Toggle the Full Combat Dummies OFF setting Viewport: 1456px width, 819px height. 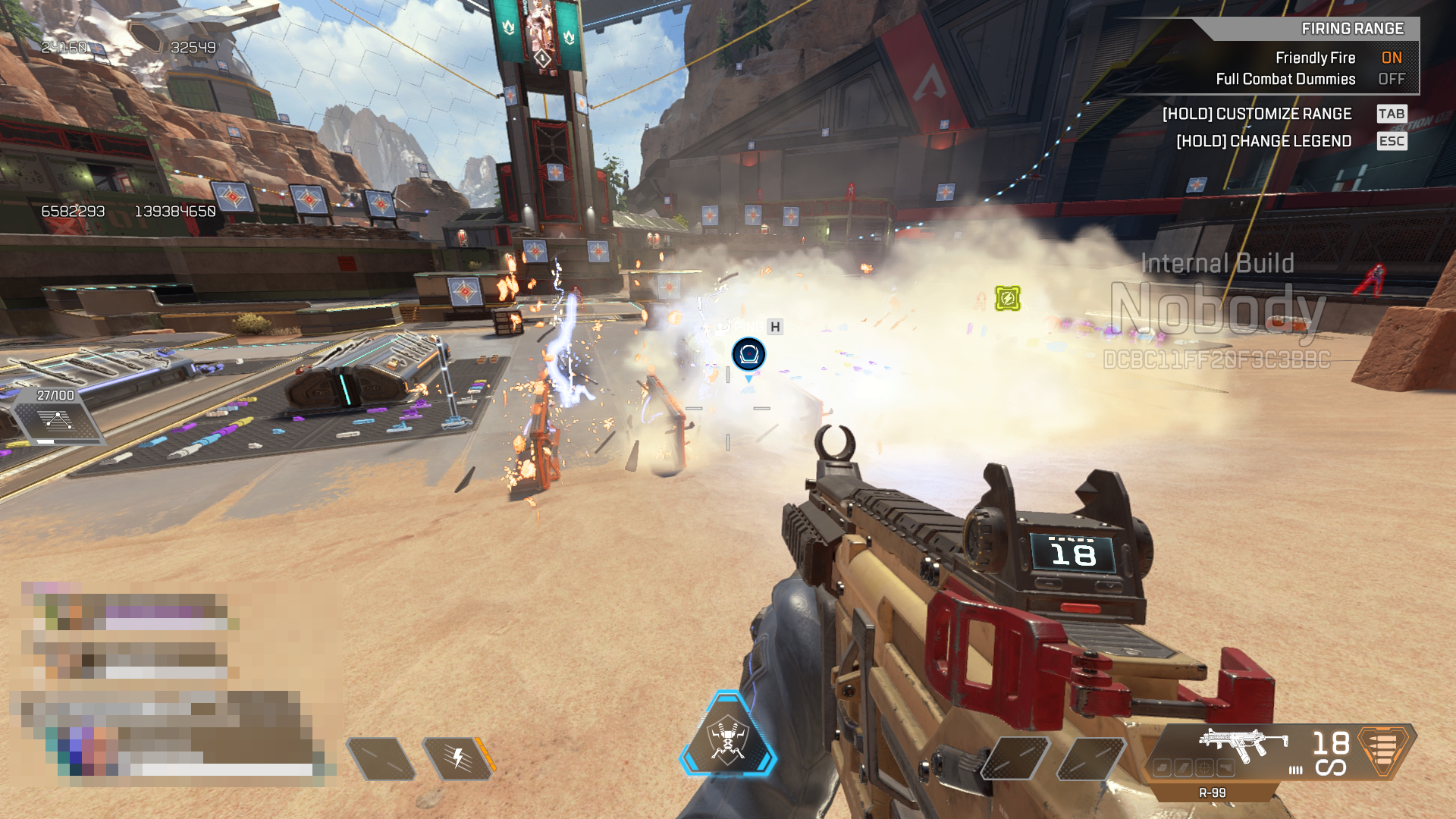click(x=1391, y=79)
